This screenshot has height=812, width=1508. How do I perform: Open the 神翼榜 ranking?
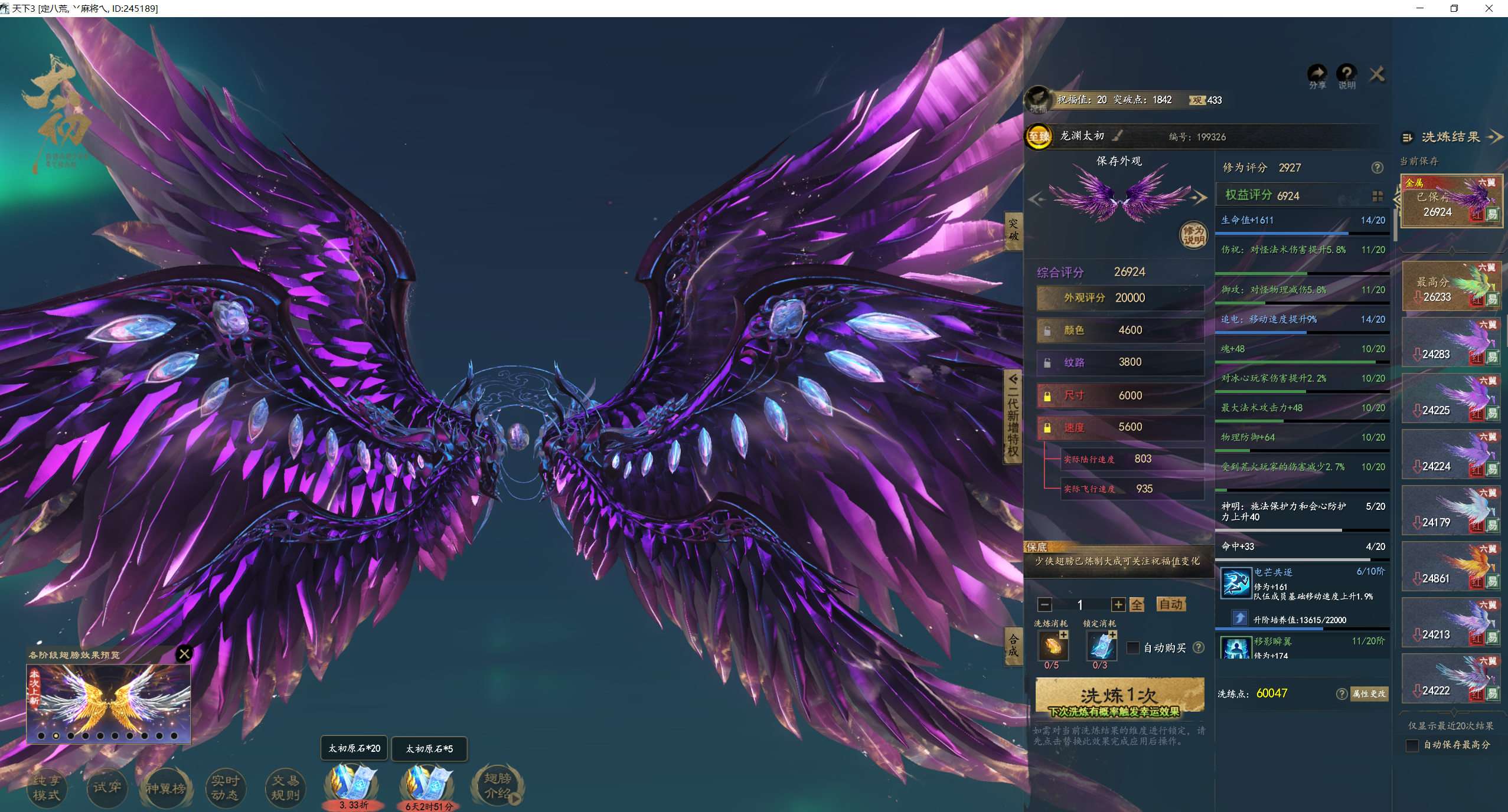point(166,787)
